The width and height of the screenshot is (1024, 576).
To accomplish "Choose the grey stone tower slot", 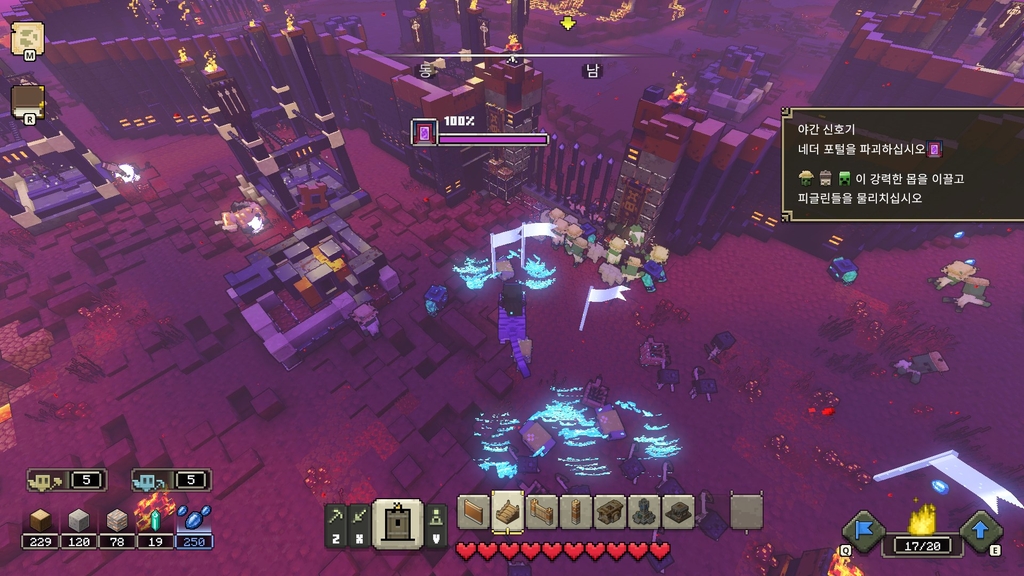I will click(x=644, y=512).
